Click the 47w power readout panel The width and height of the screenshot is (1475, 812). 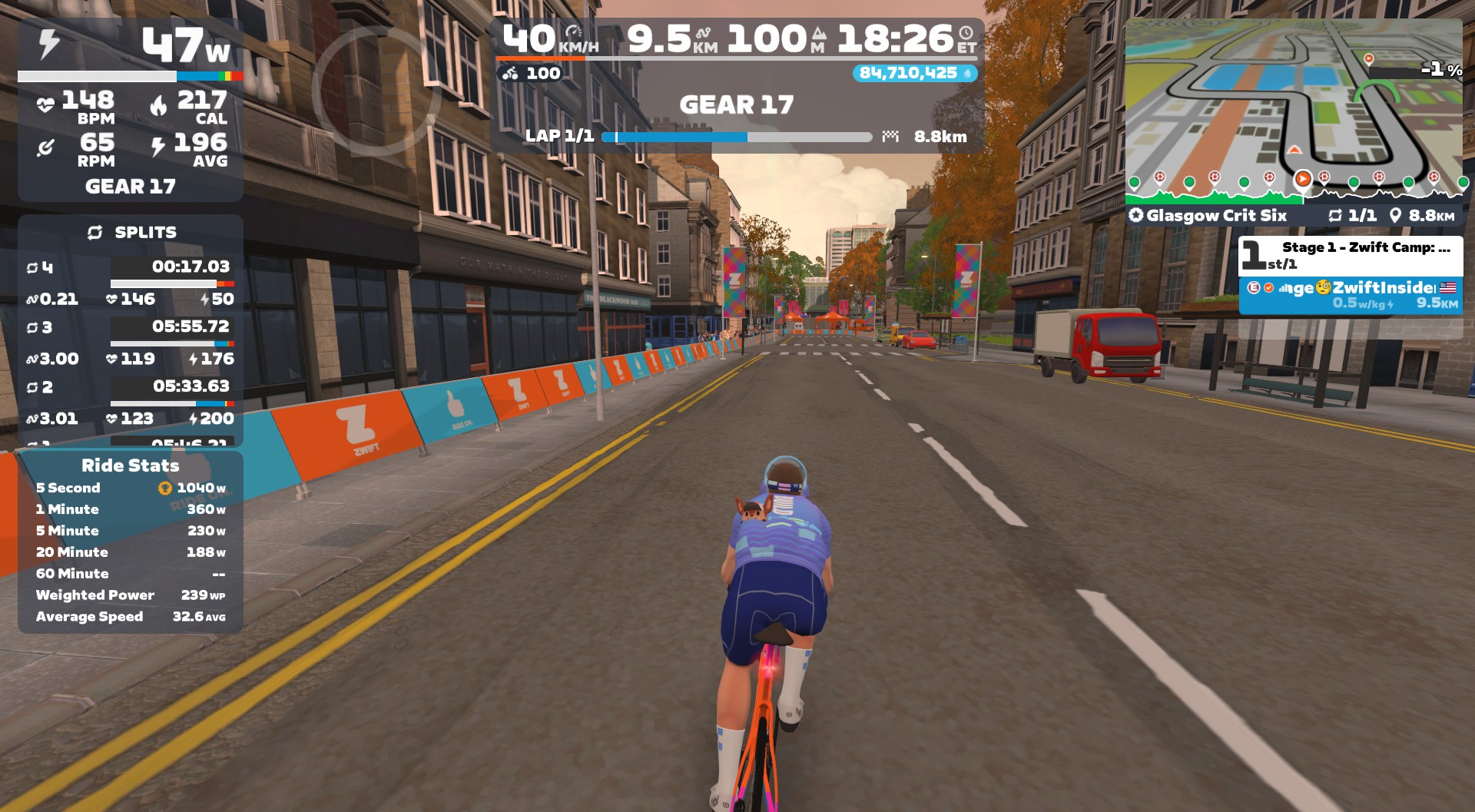(x=131, y=46)
